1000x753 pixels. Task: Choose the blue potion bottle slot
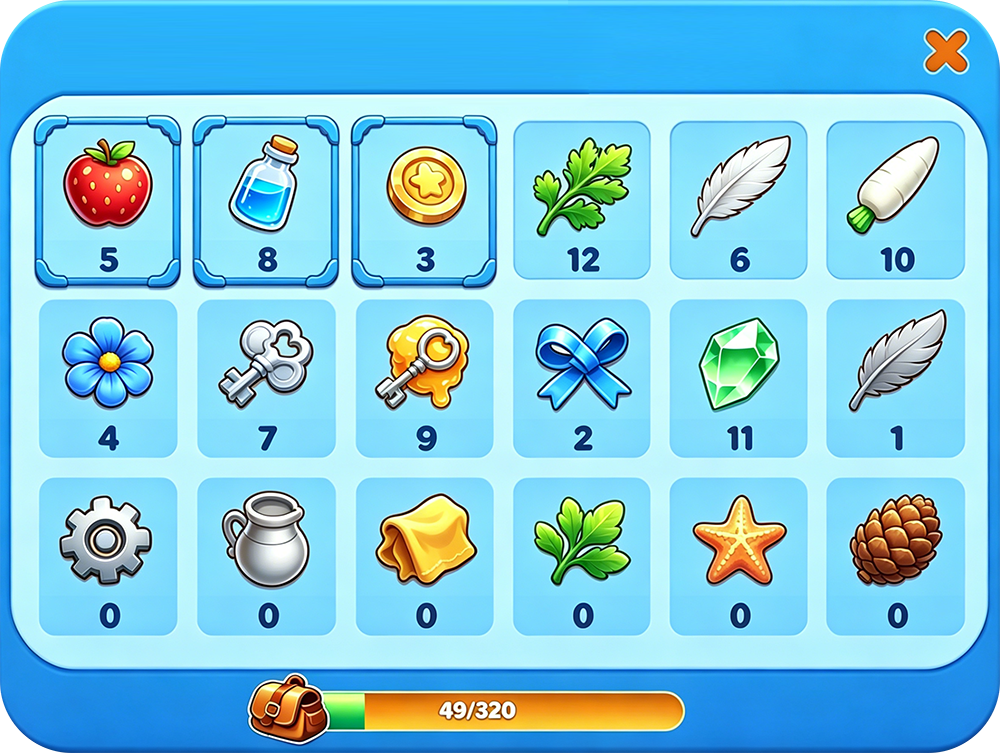tap(266, 200)
